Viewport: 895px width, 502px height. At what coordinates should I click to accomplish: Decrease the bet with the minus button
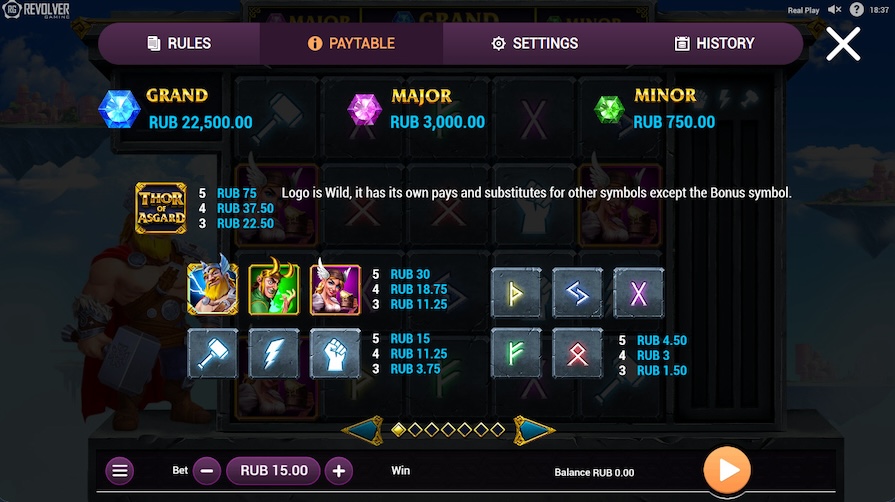[x=207, y=471]
